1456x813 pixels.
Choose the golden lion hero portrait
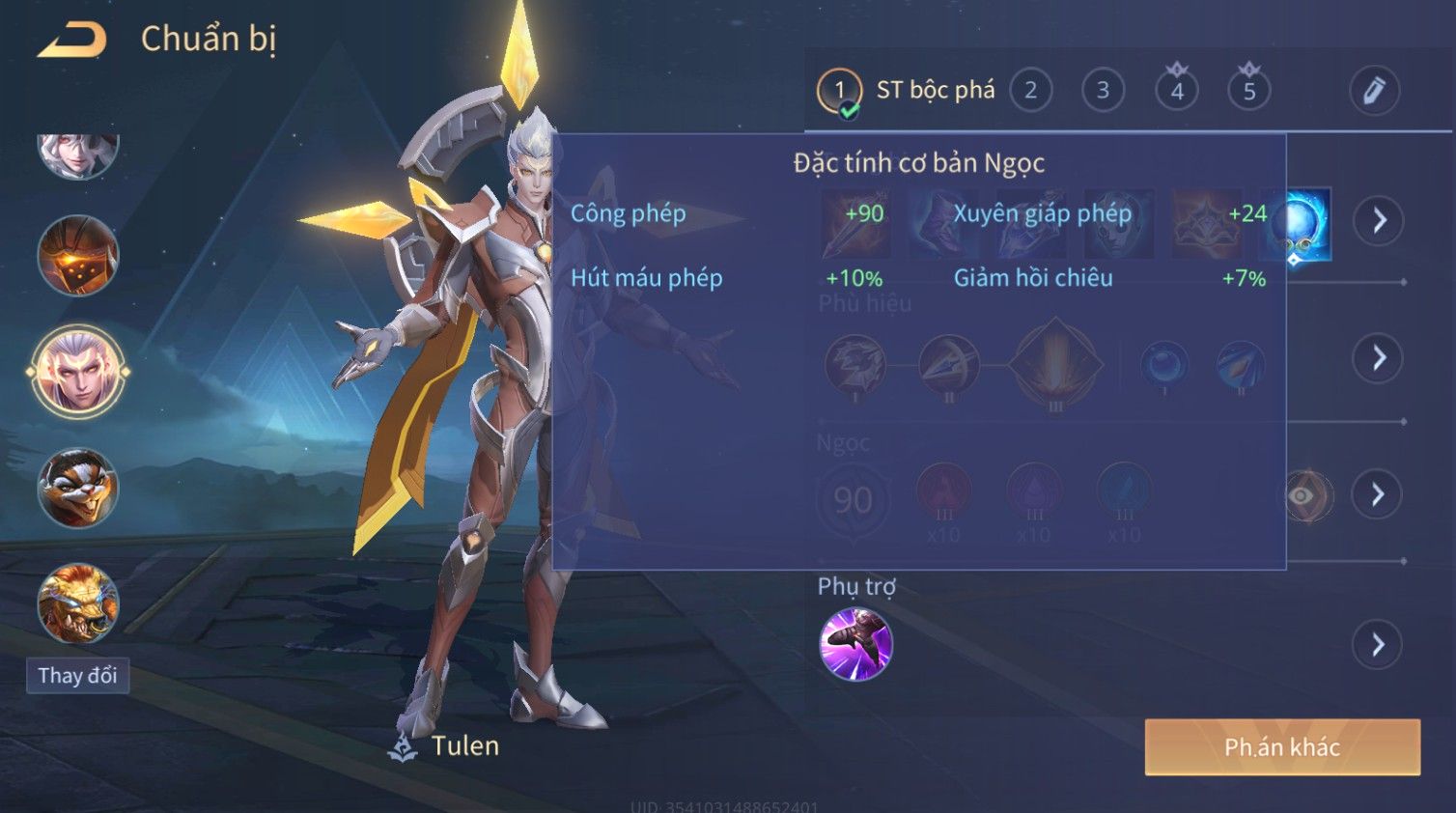[78, 603]
